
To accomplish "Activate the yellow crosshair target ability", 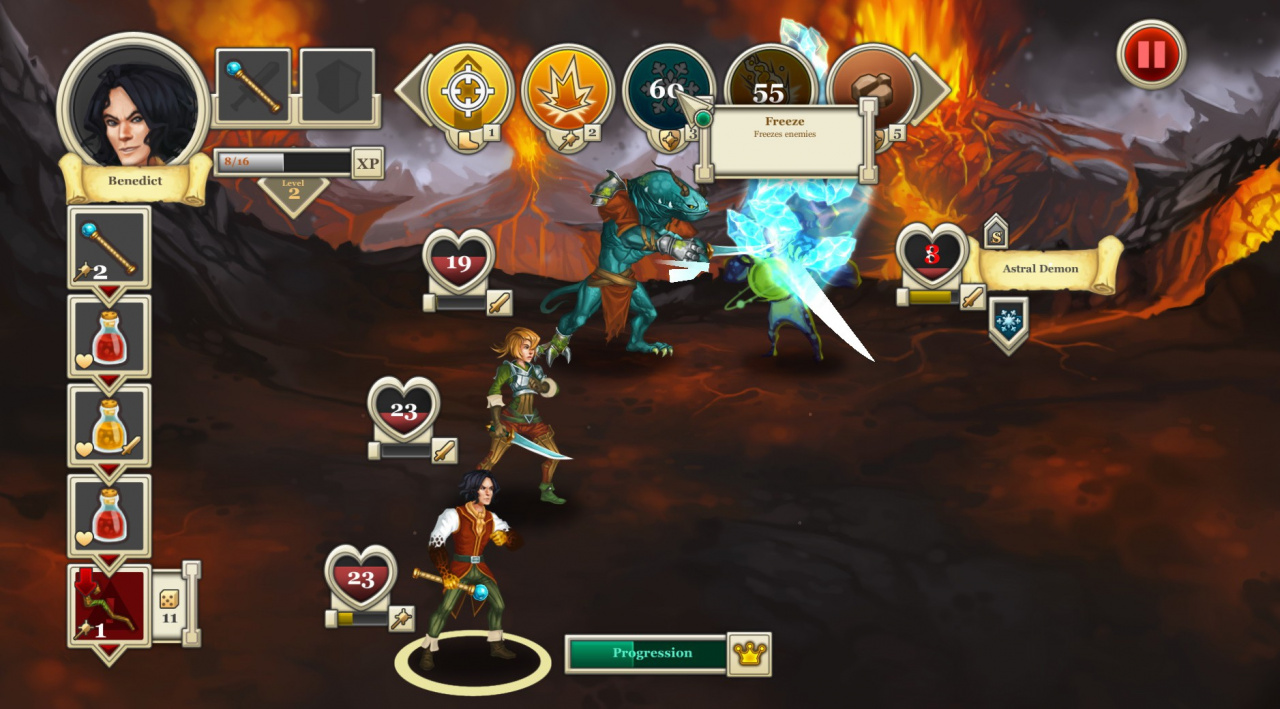I will pos(467,90).
